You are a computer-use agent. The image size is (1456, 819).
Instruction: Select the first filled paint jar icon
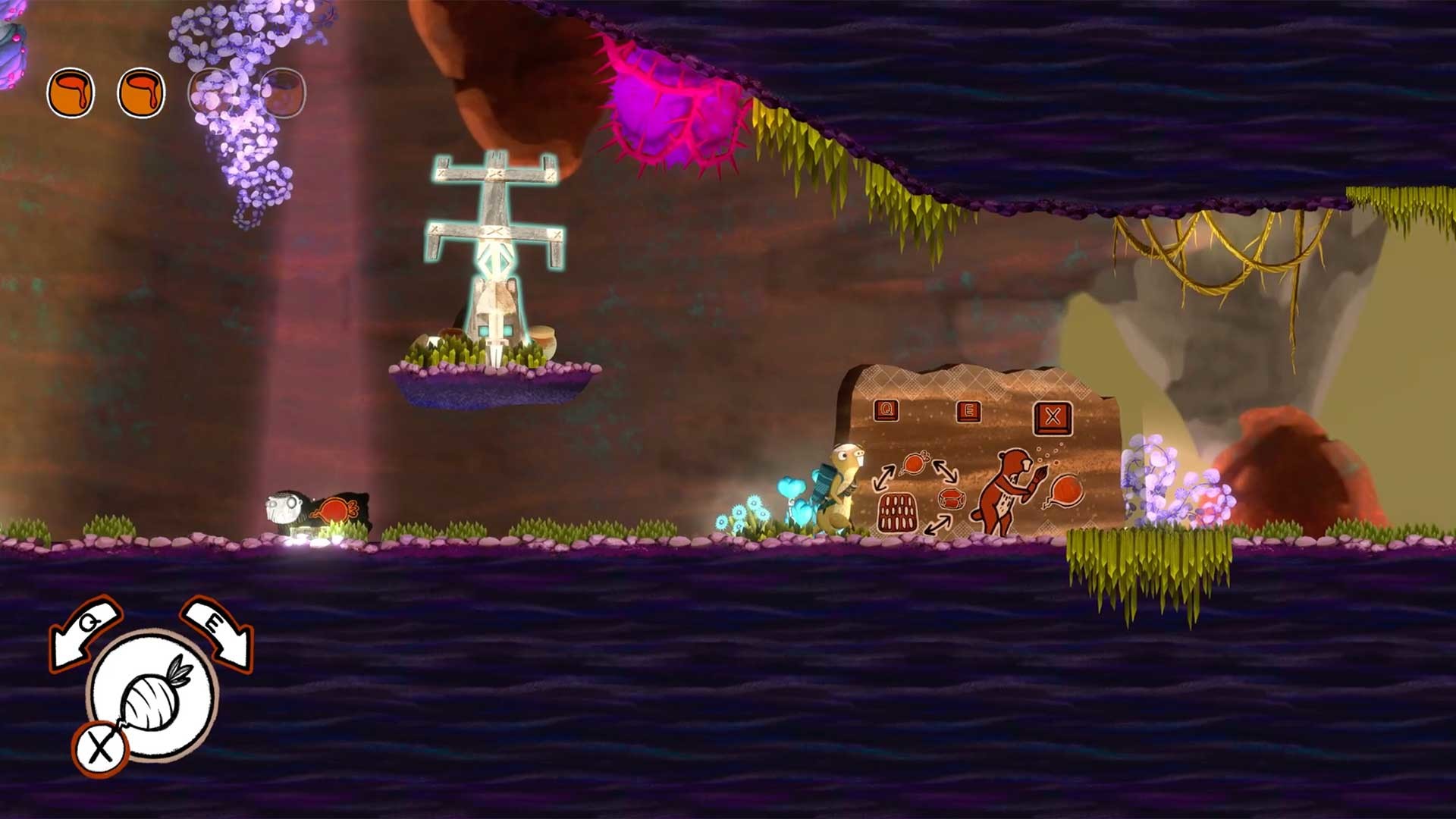[71, 93]
